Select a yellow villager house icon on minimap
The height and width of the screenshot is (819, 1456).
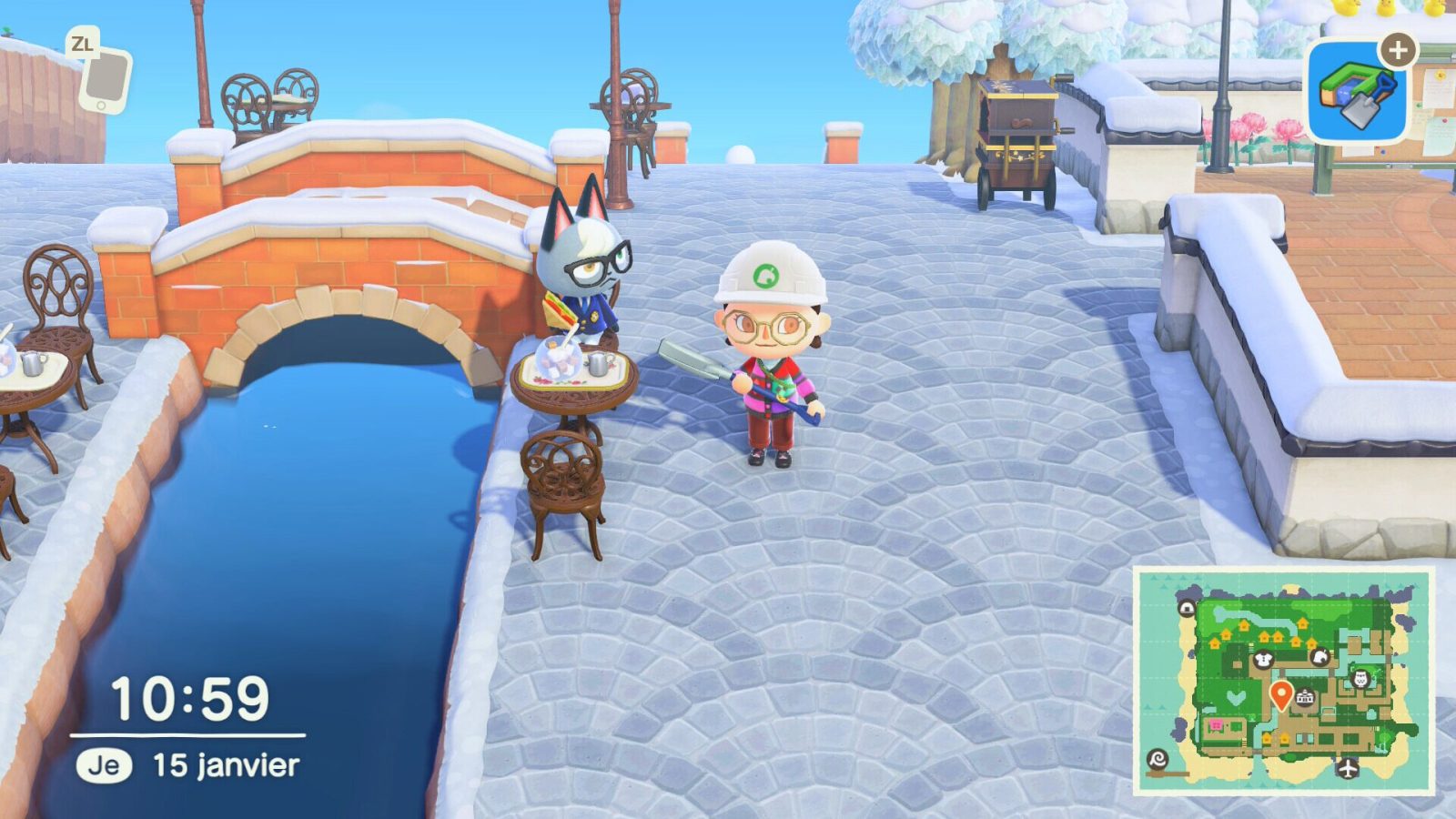pos(1244,625)
